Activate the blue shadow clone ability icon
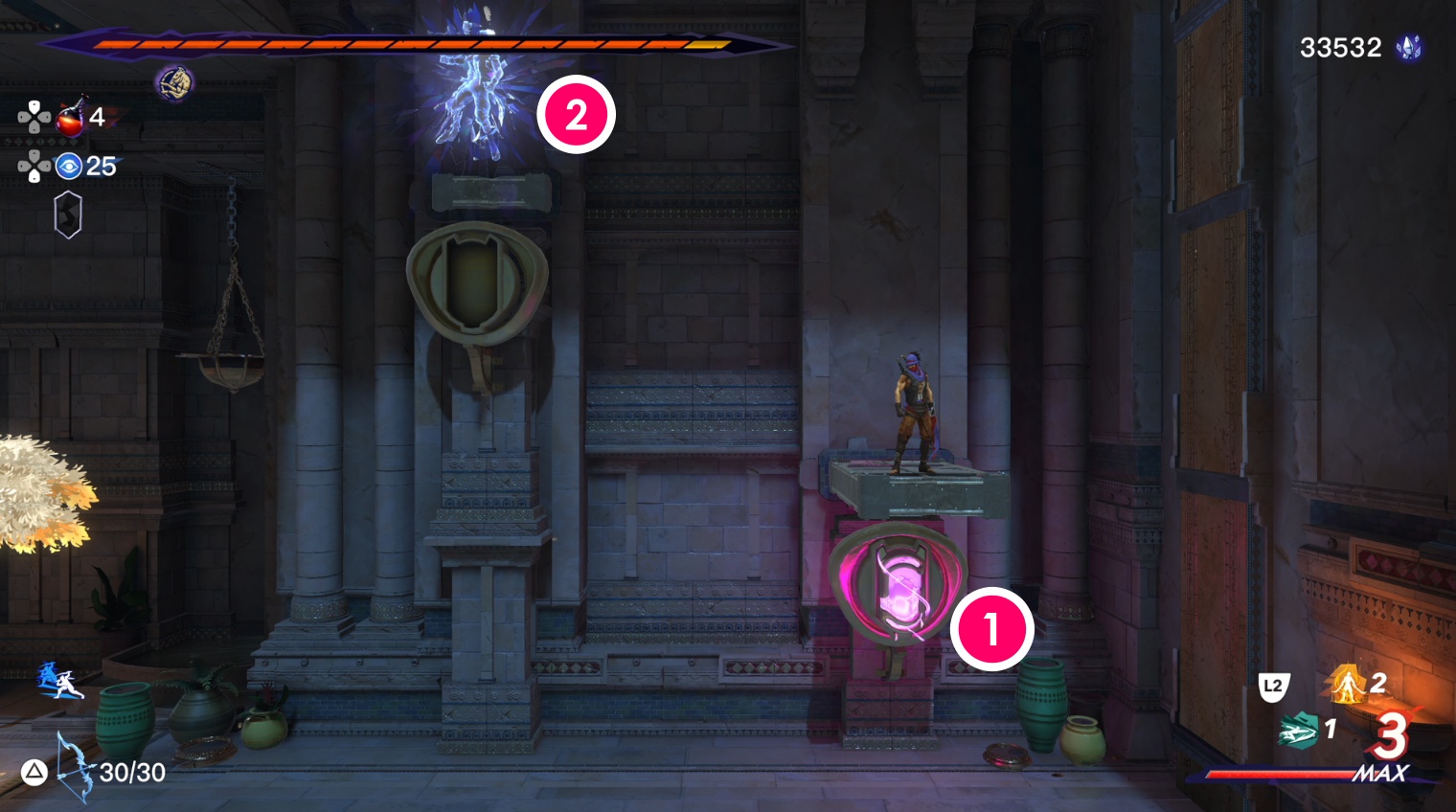This screenshot has width=1456, height=812. coord(59,681)
